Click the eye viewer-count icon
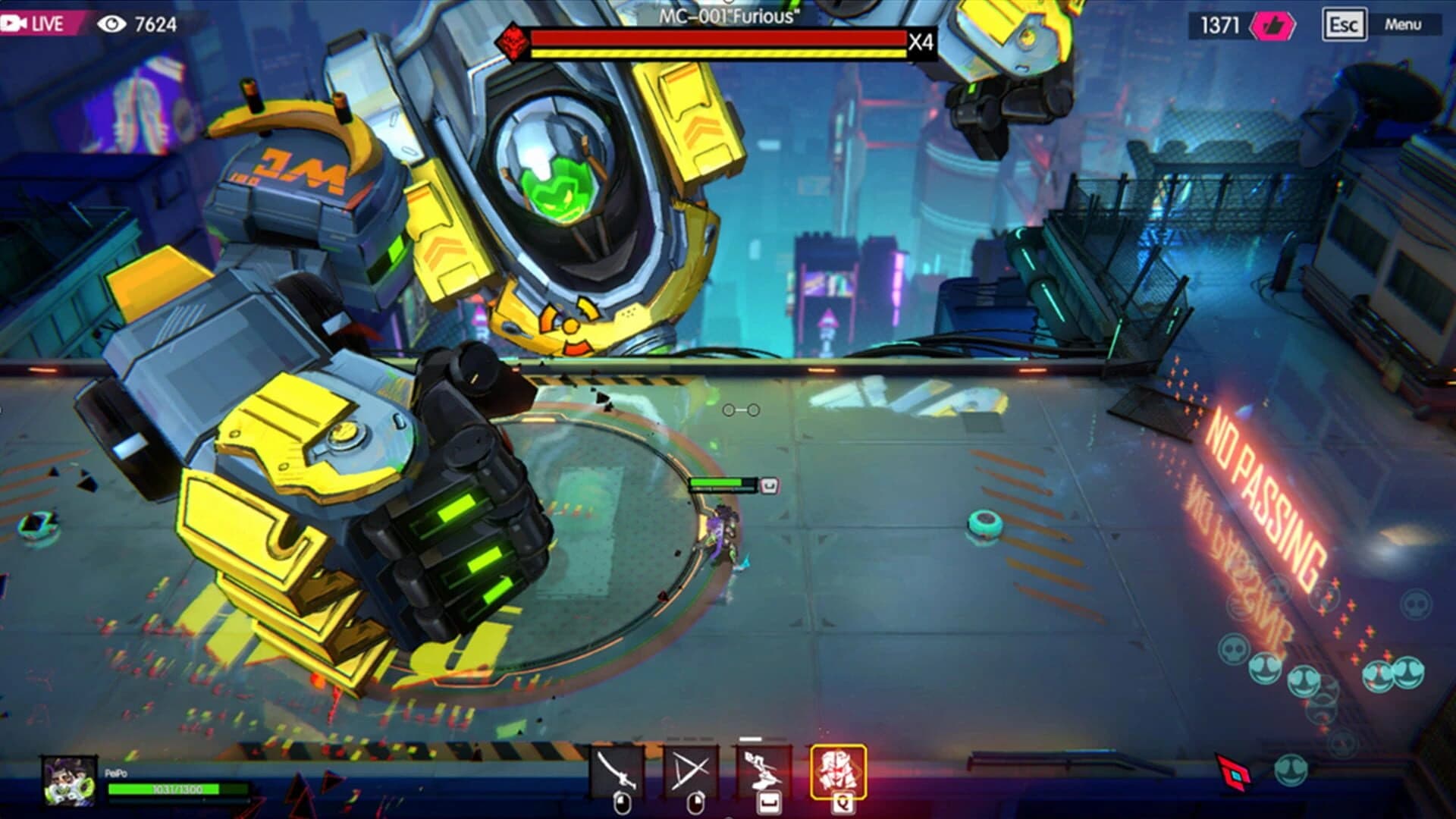 [x=112, y=23]
